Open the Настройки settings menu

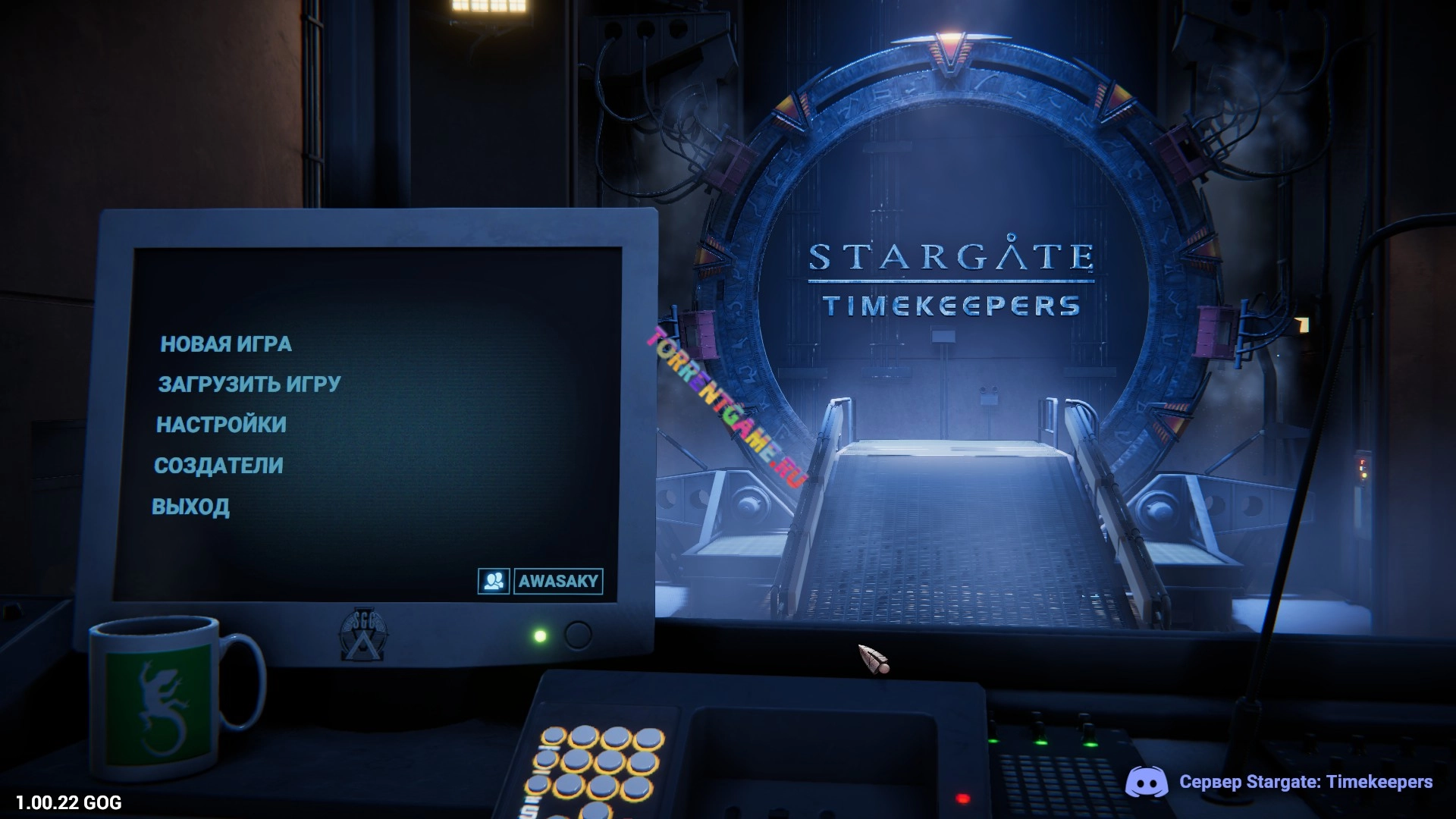click(221, 425)
